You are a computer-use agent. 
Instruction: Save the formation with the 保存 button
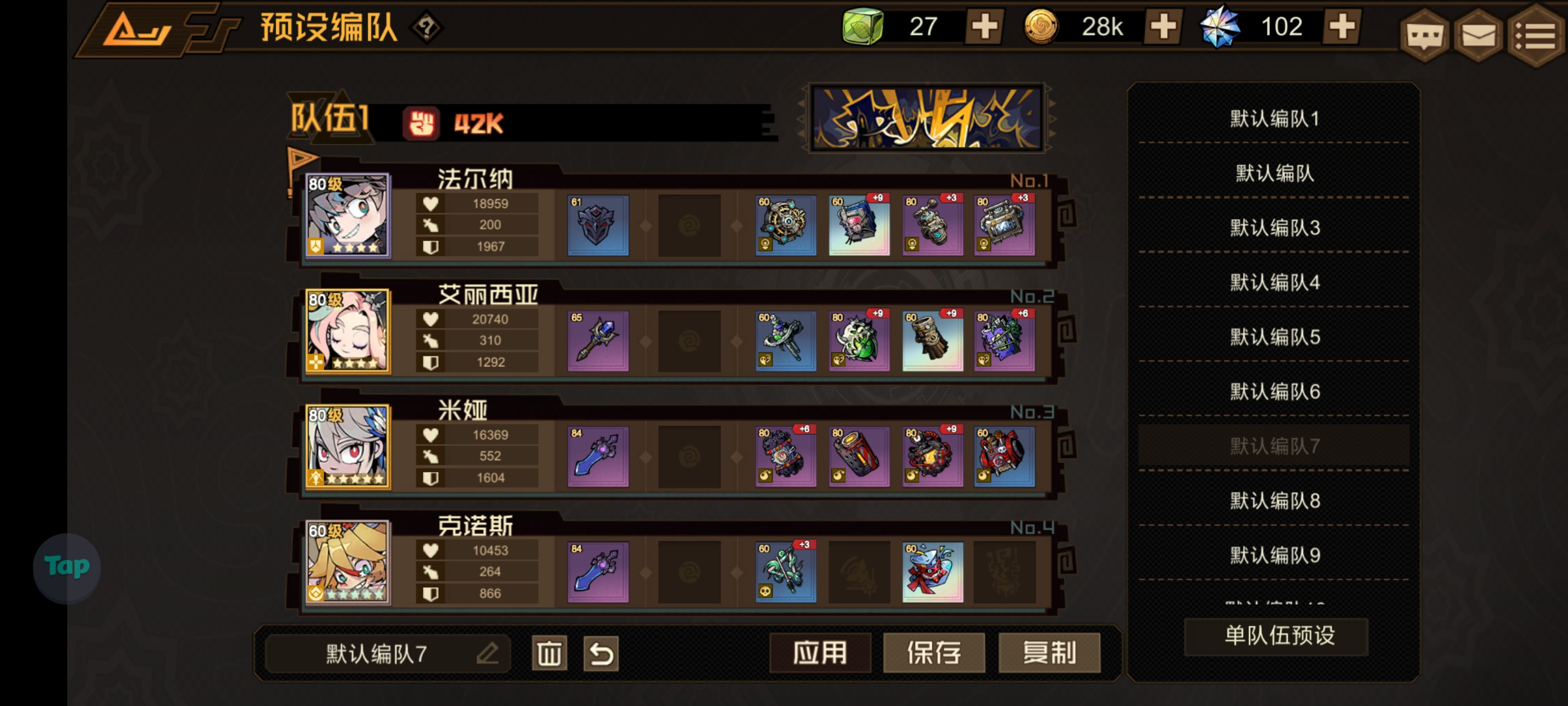coord(934,652)
